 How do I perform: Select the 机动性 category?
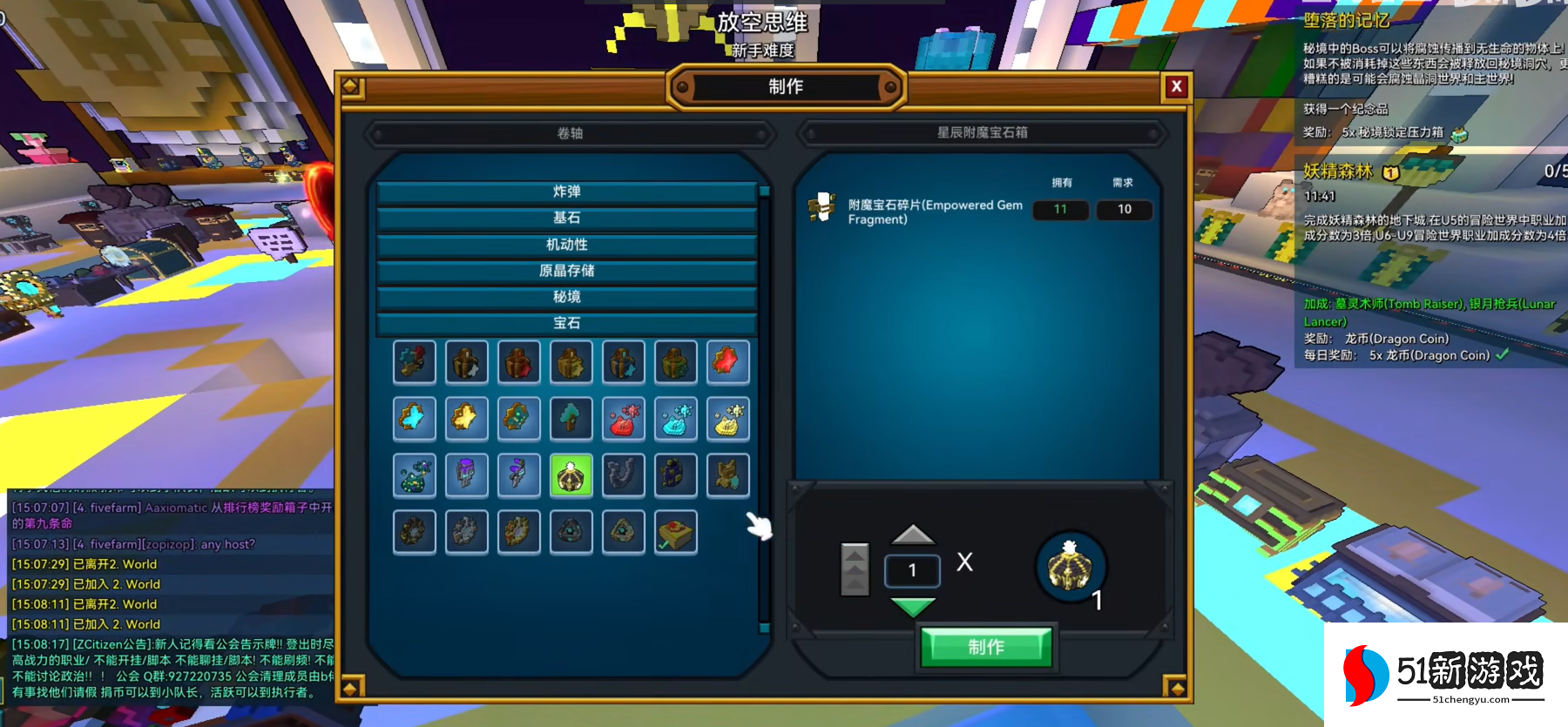tap(566, 245)
